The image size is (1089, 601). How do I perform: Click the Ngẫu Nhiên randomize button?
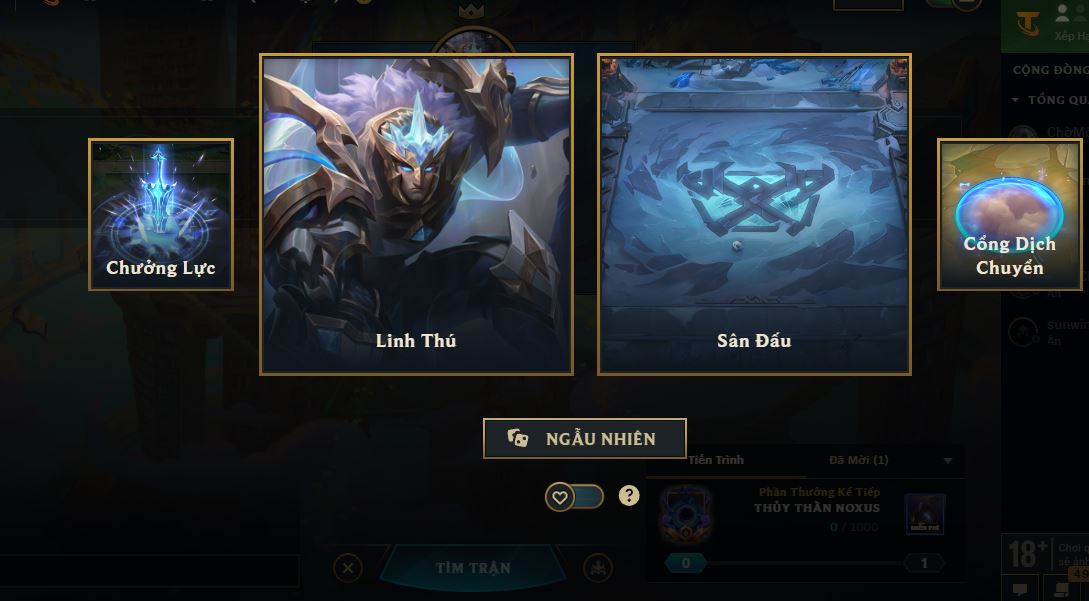[585, 439]
